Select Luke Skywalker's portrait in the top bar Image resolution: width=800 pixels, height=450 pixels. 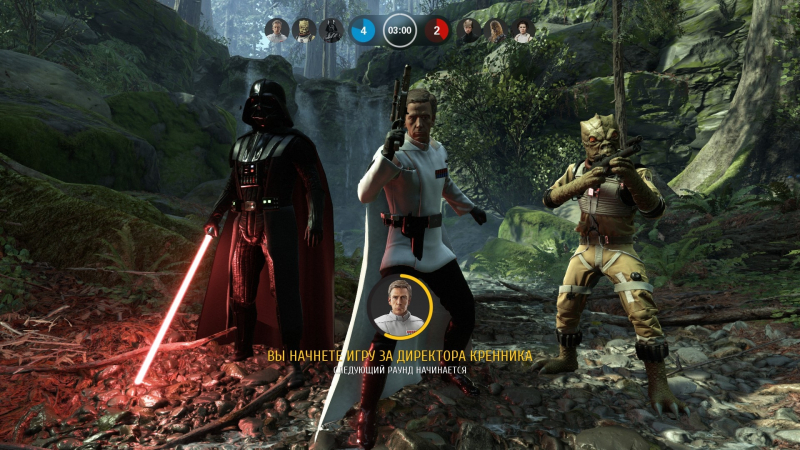469,31
